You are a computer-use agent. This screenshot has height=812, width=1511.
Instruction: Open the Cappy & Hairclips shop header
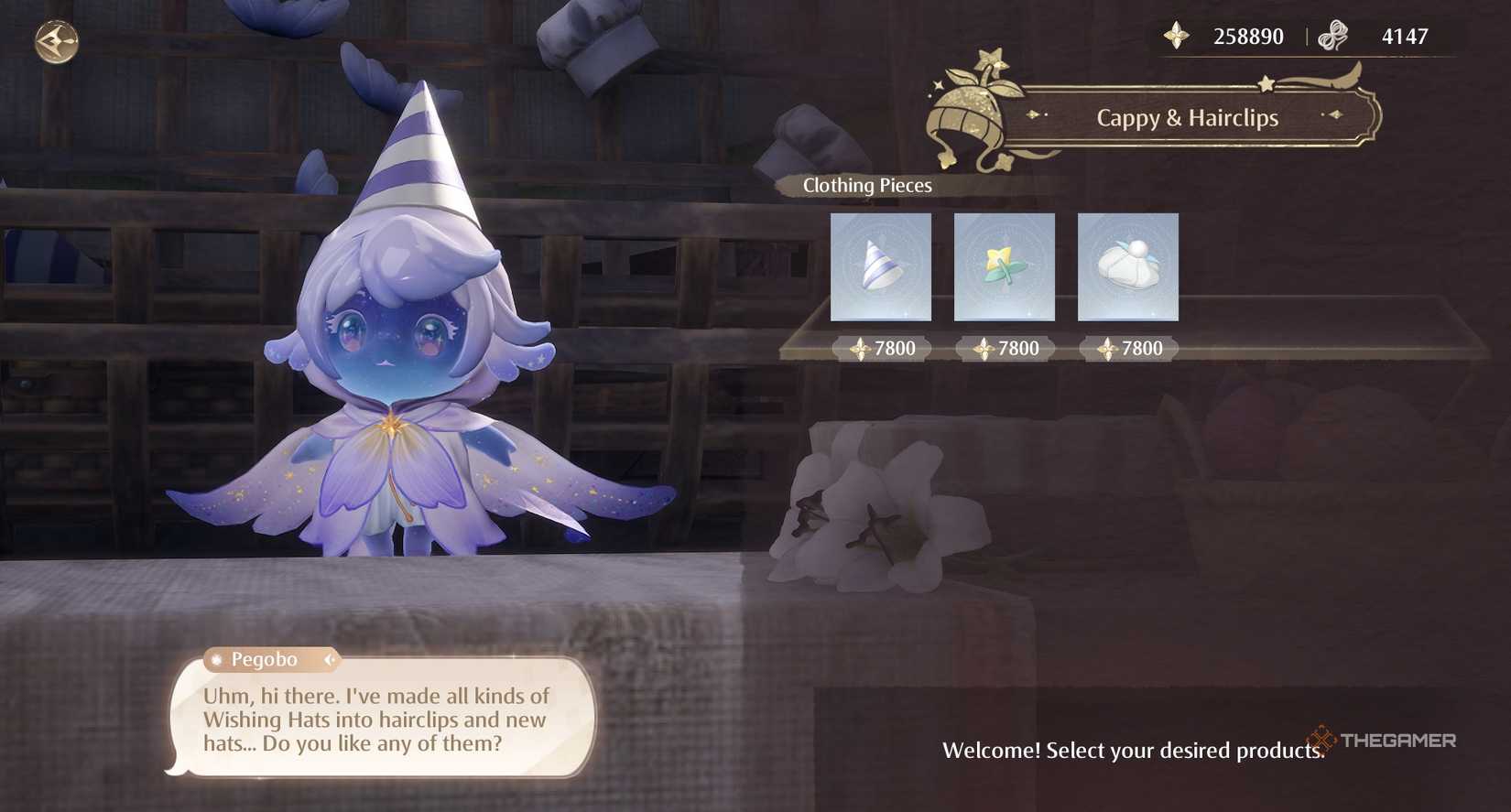(x=1187, y=117)
